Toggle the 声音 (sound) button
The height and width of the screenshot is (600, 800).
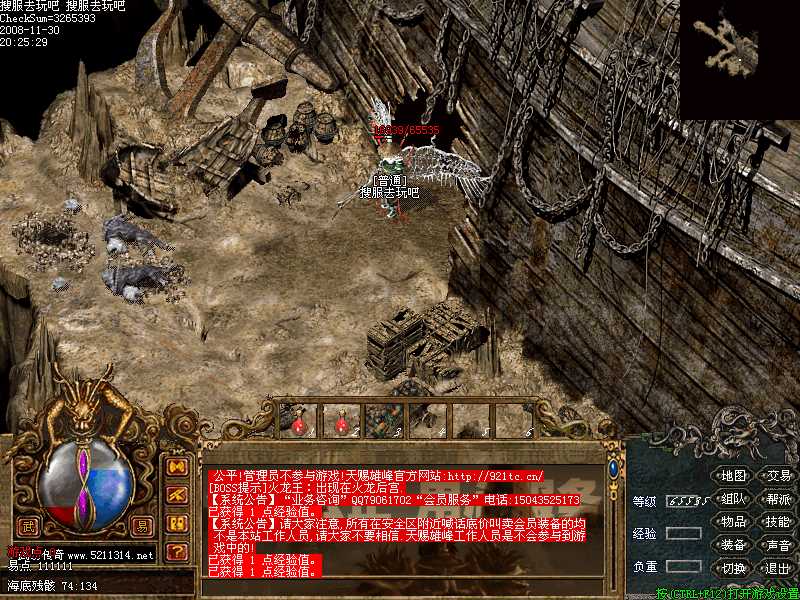click(777, 545)
